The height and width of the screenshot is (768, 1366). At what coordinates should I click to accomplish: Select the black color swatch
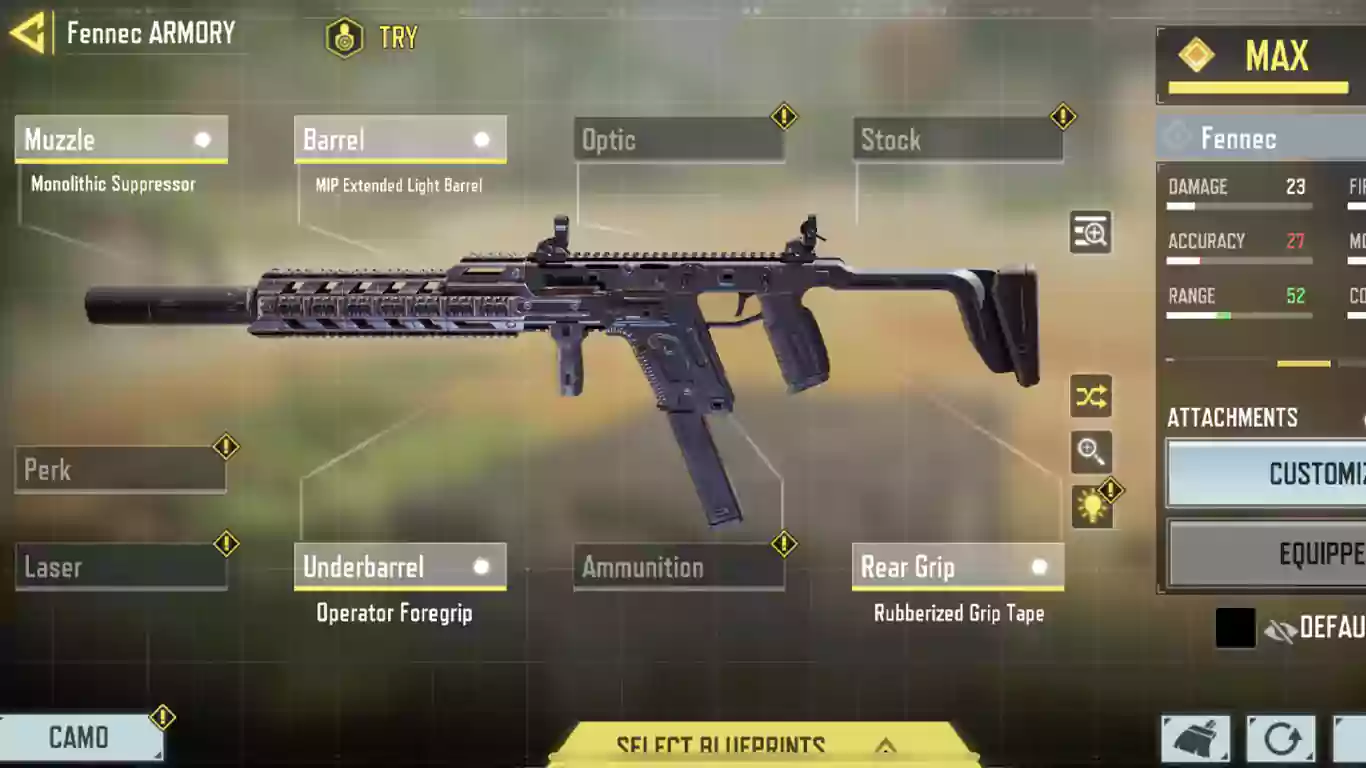click(1235, 628)
